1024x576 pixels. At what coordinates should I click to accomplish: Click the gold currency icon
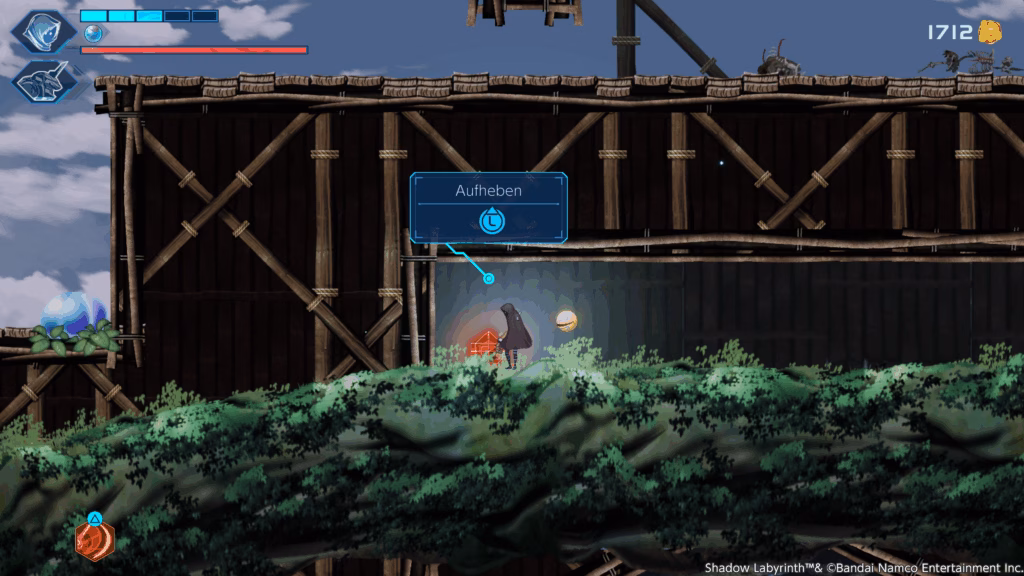pyautogui.click(x=990, y=32)
